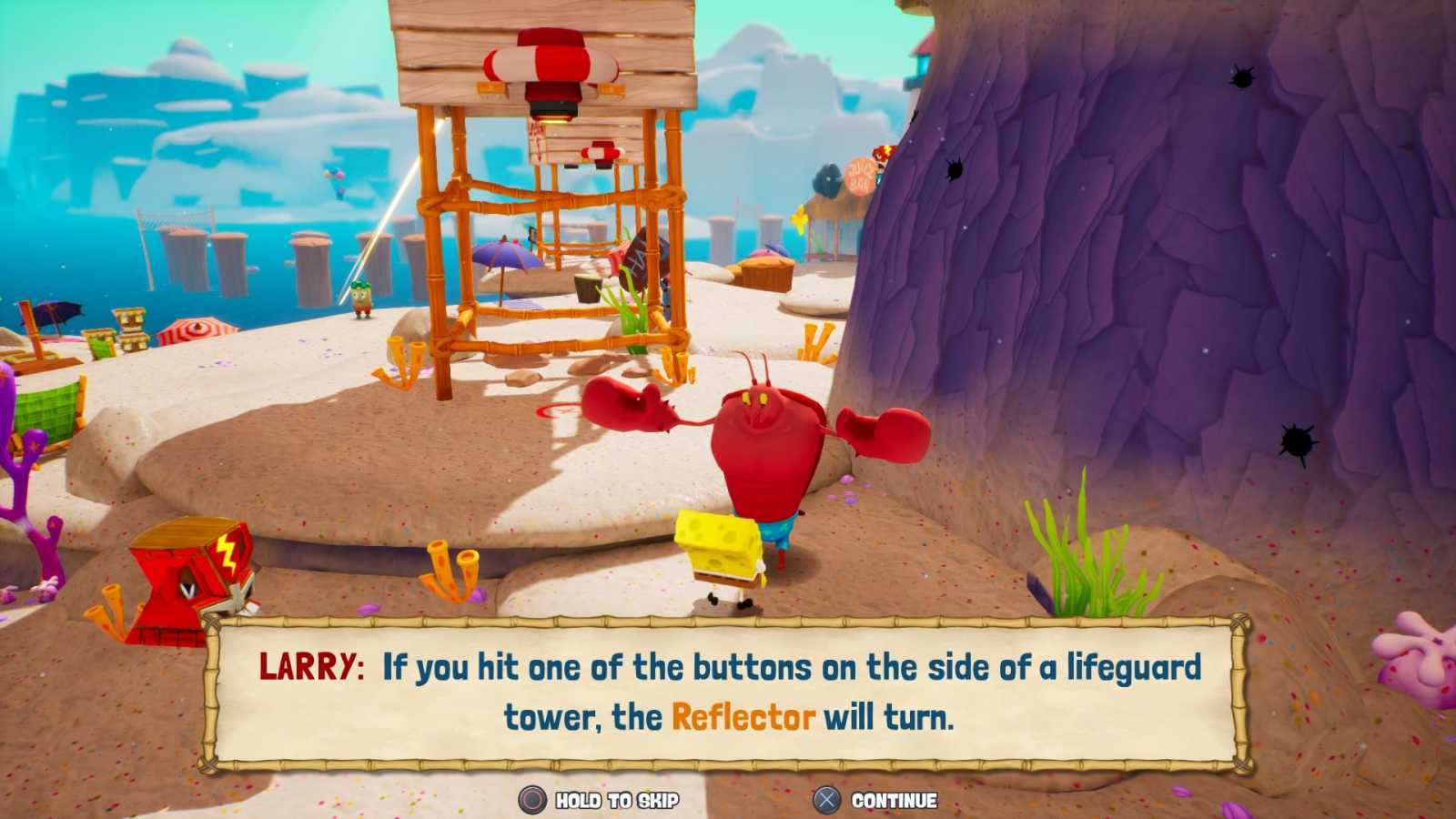
Task: Click the yellow flower marker by the cliff
Action: [x=799, y=218]
